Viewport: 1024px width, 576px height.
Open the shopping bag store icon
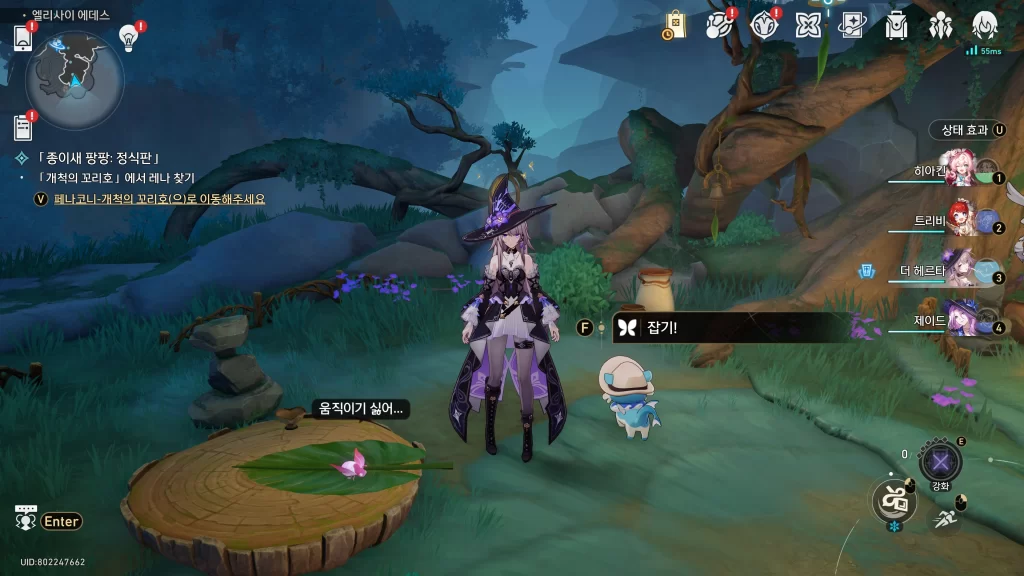[675, 25]
